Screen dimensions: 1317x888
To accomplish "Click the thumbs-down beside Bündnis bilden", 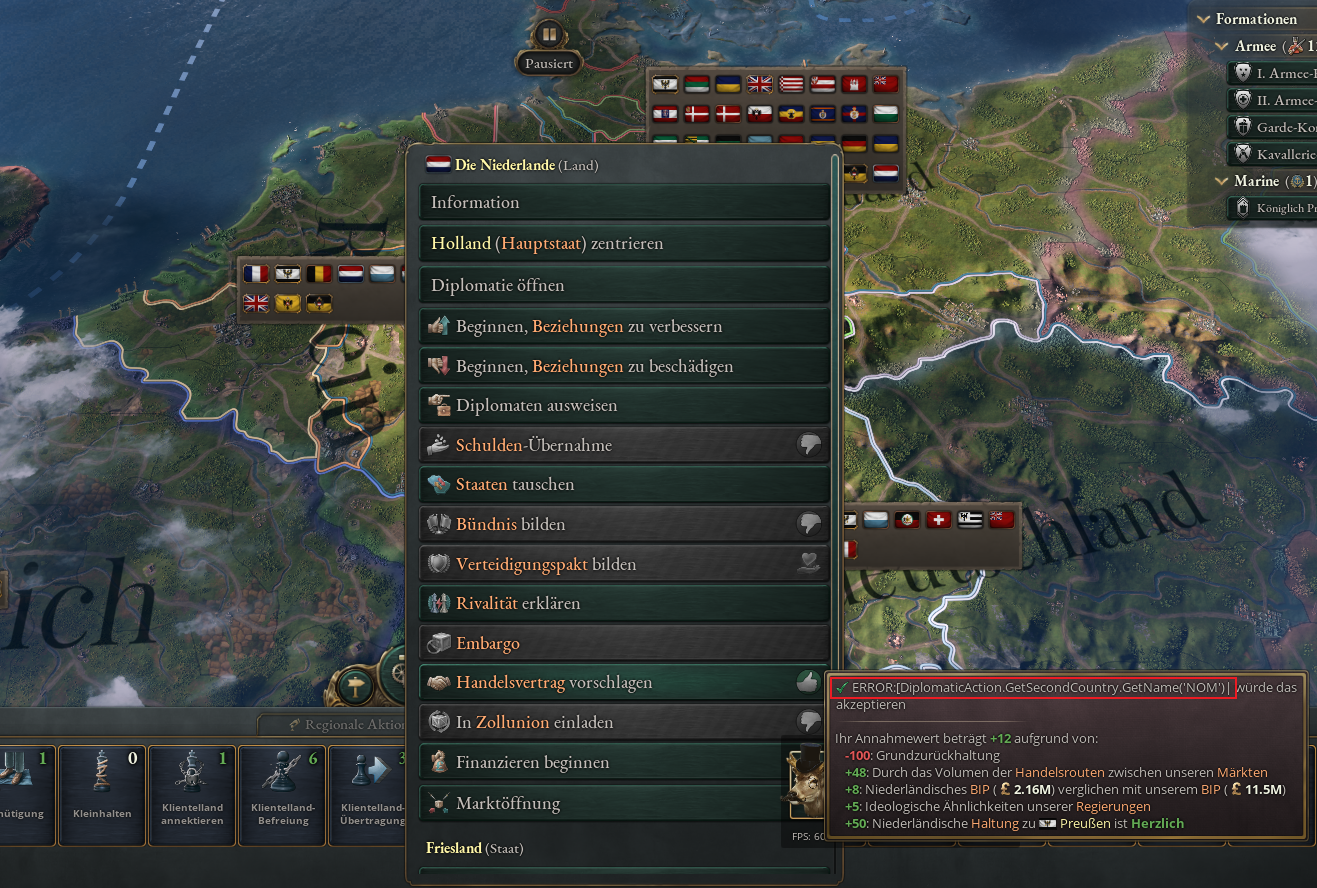I will pos(810,523).
